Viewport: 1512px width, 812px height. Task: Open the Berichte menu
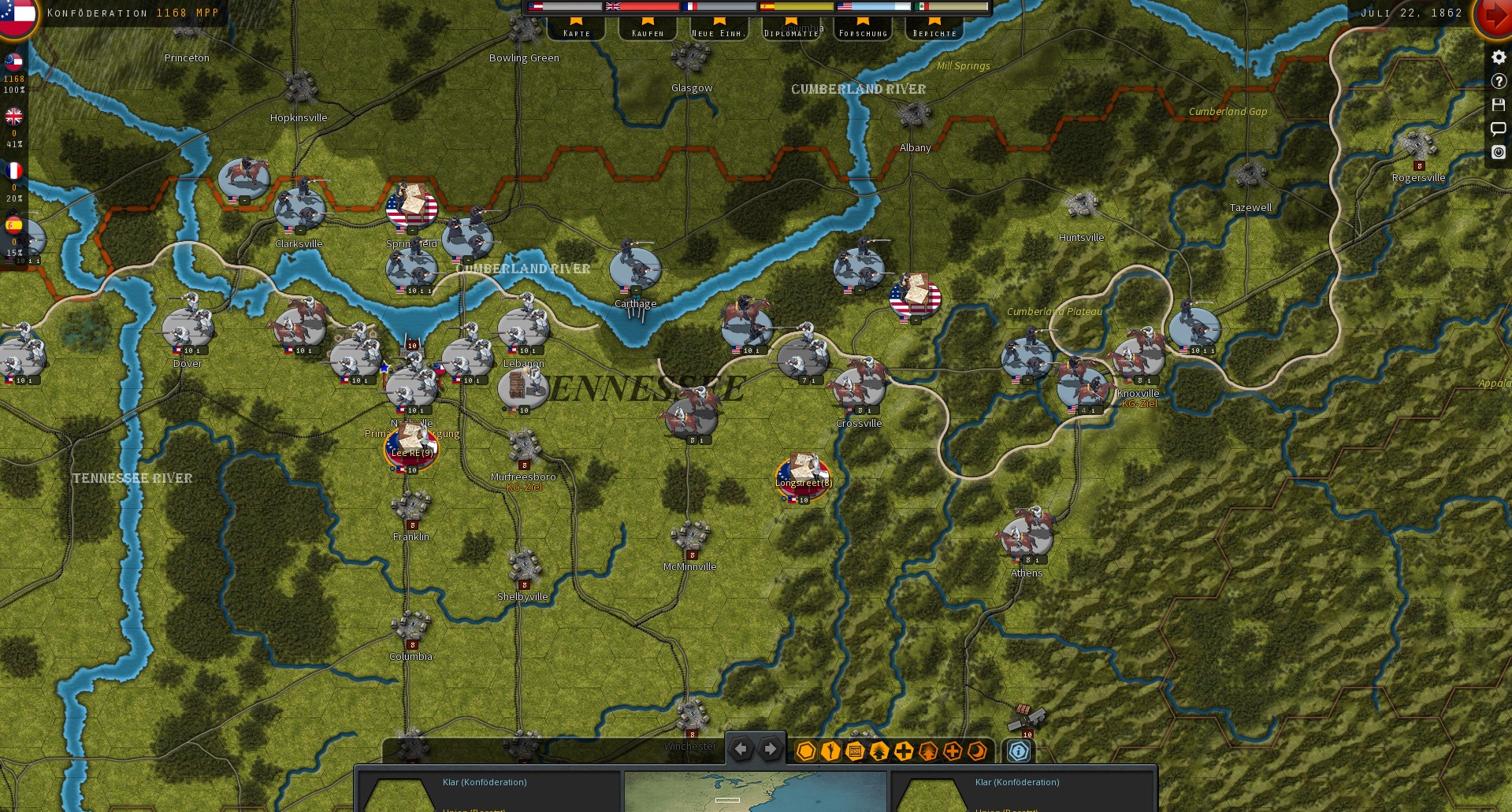[x=932, y=32]
